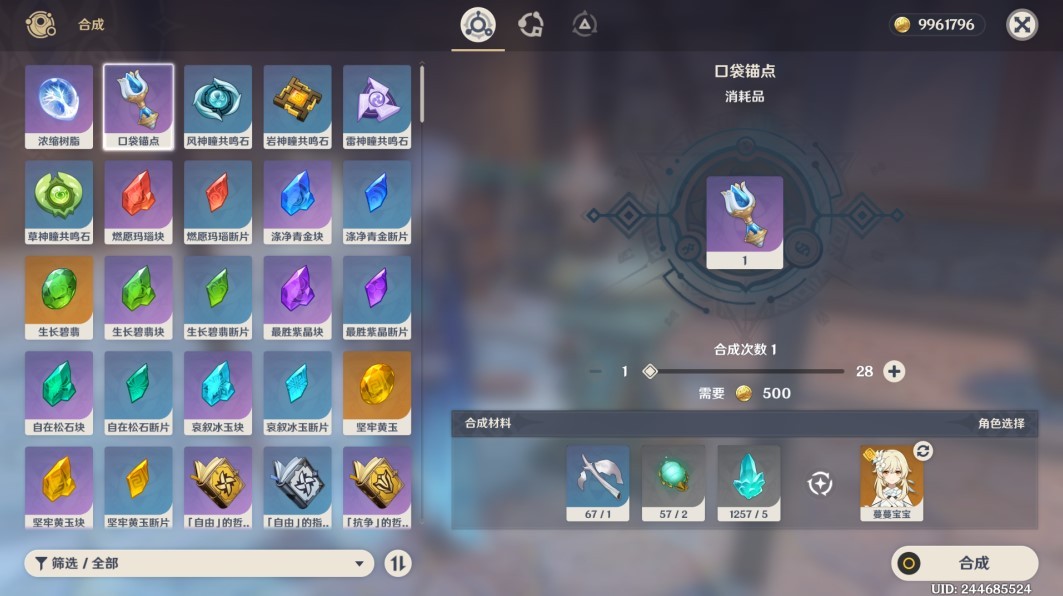The width and height of the screenshot is (1063, 596).
Task: Switch to the second crafting tab
Action: click(531, 25)
